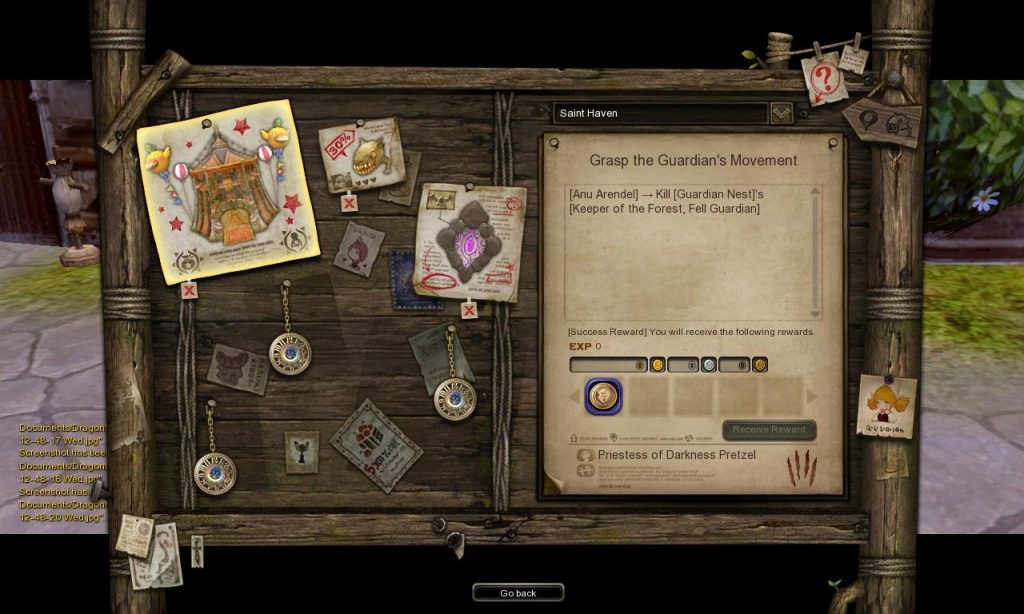
Task: Click the Receive Reward button
Action: pyautogui.click(x=769, y=430)
